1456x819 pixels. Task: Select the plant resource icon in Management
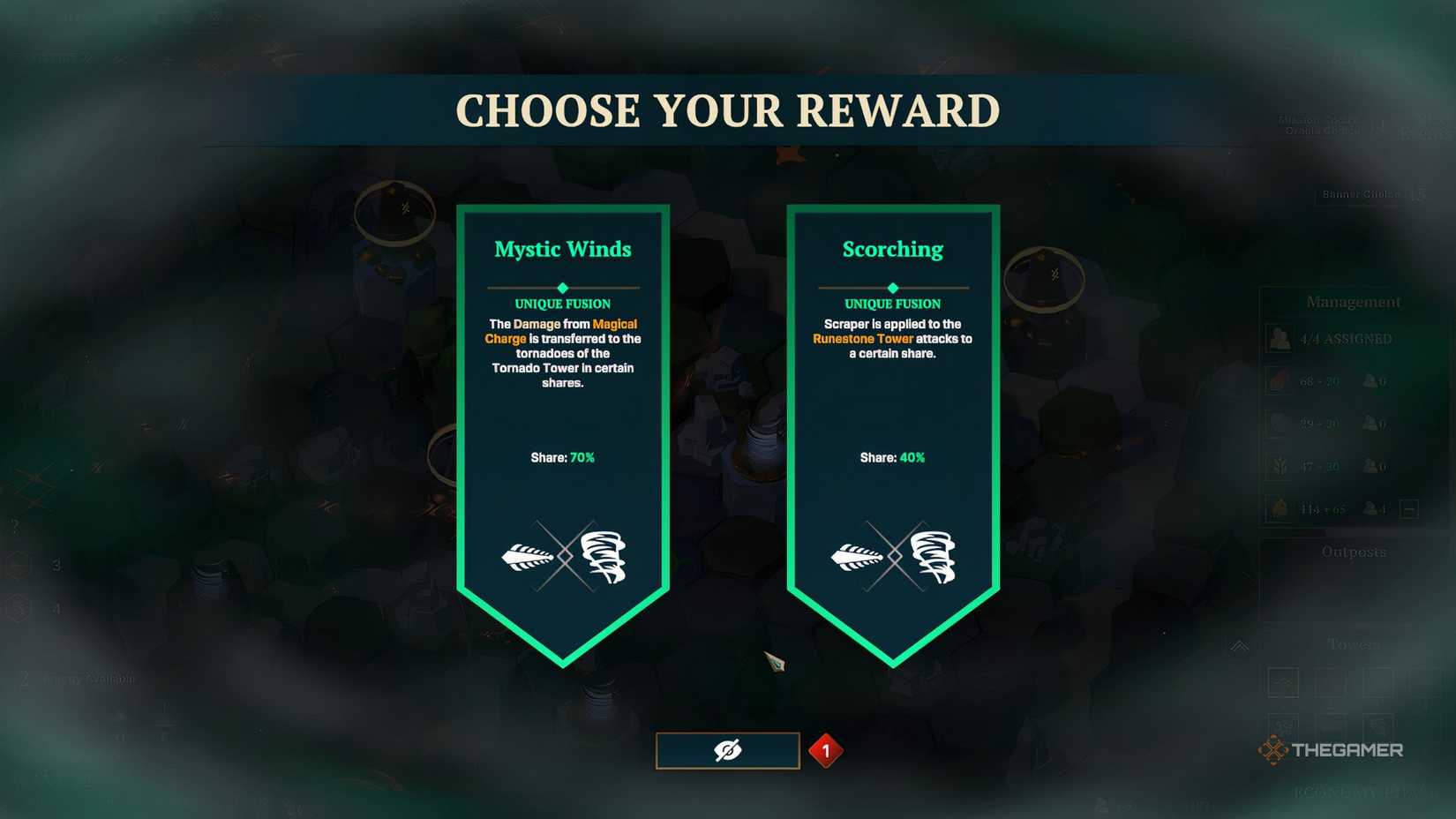coord(1280,466)
